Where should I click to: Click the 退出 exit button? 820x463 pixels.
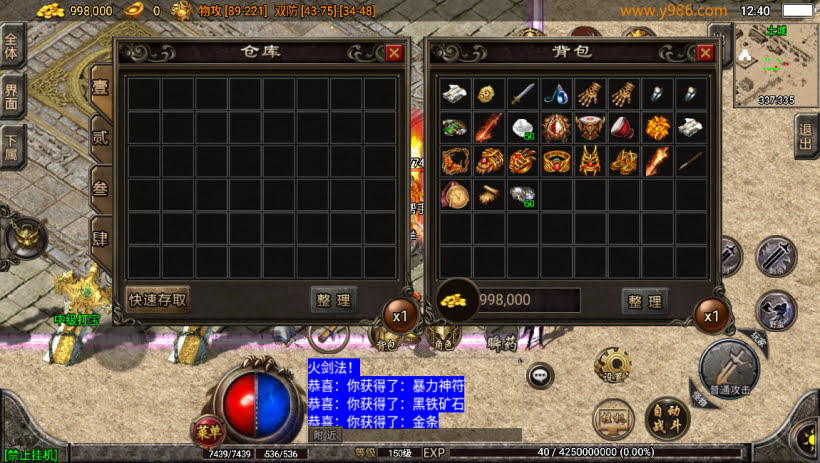tap(806, 136)
